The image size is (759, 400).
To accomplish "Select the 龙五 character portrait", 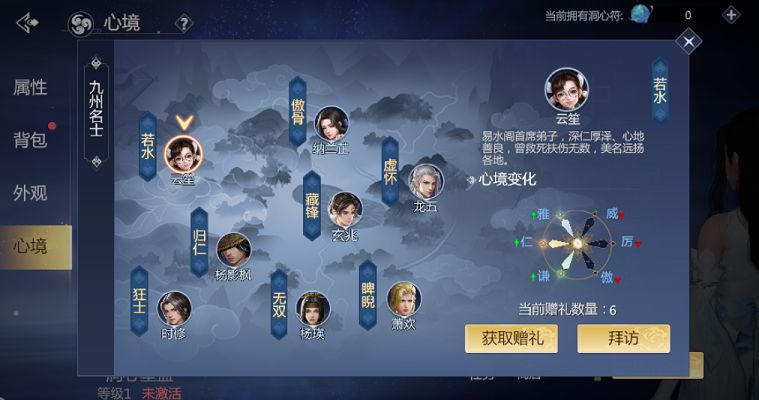I will point(425,181).
